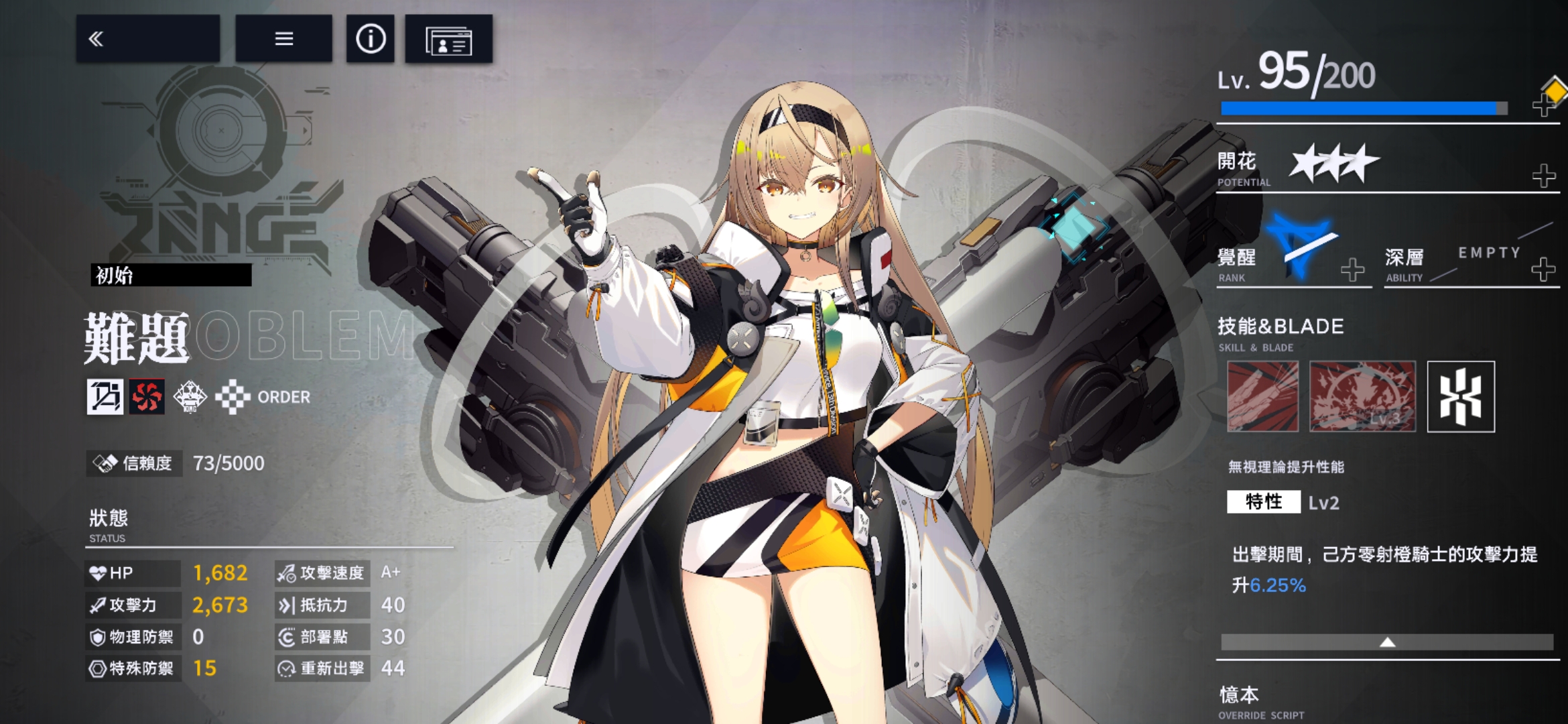
Task: Increase Potential with the plus button
Action: pos(1544,176)
